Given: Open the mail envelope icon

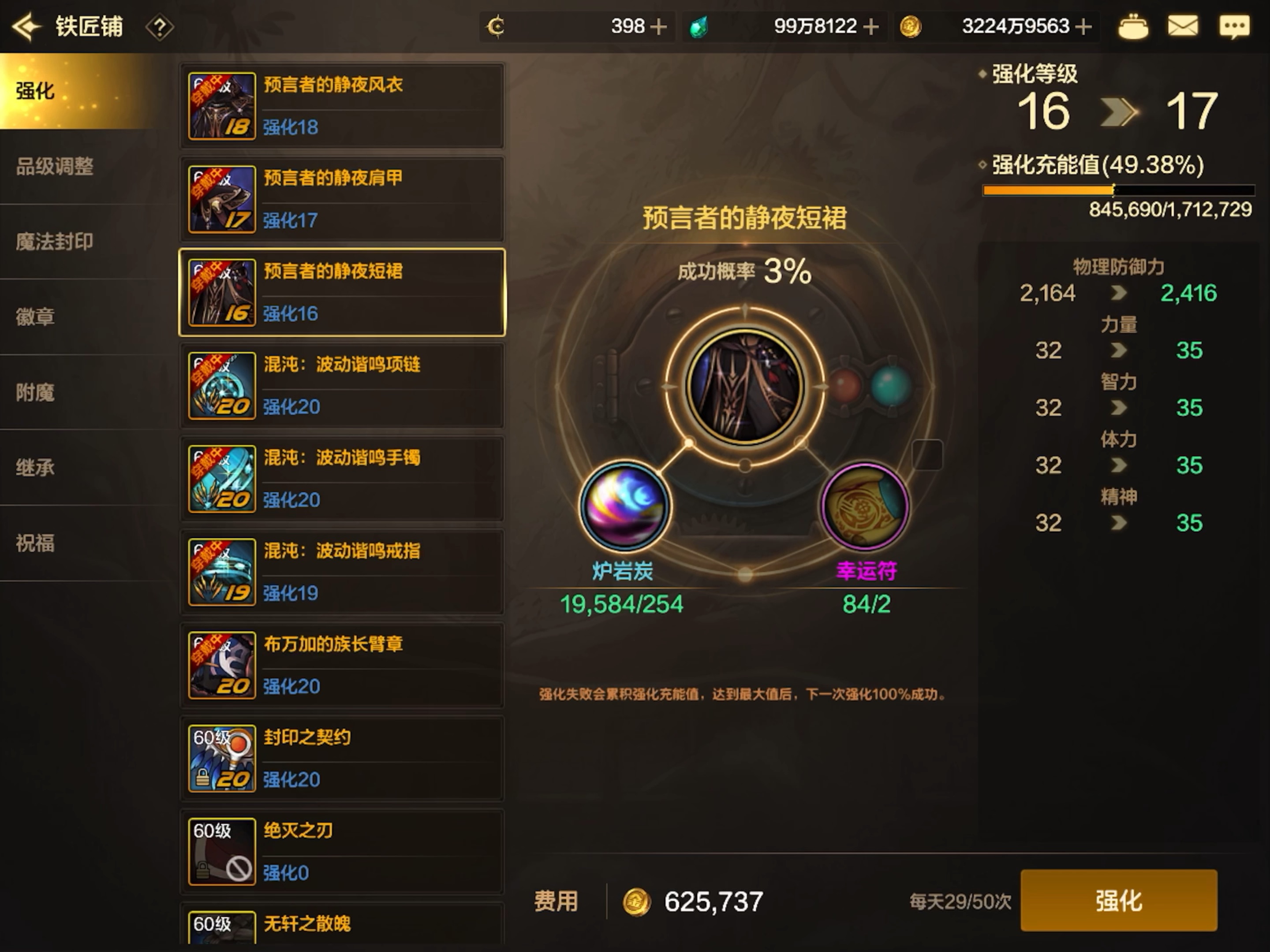Looking at the screenshot, I should (1182, 26).
